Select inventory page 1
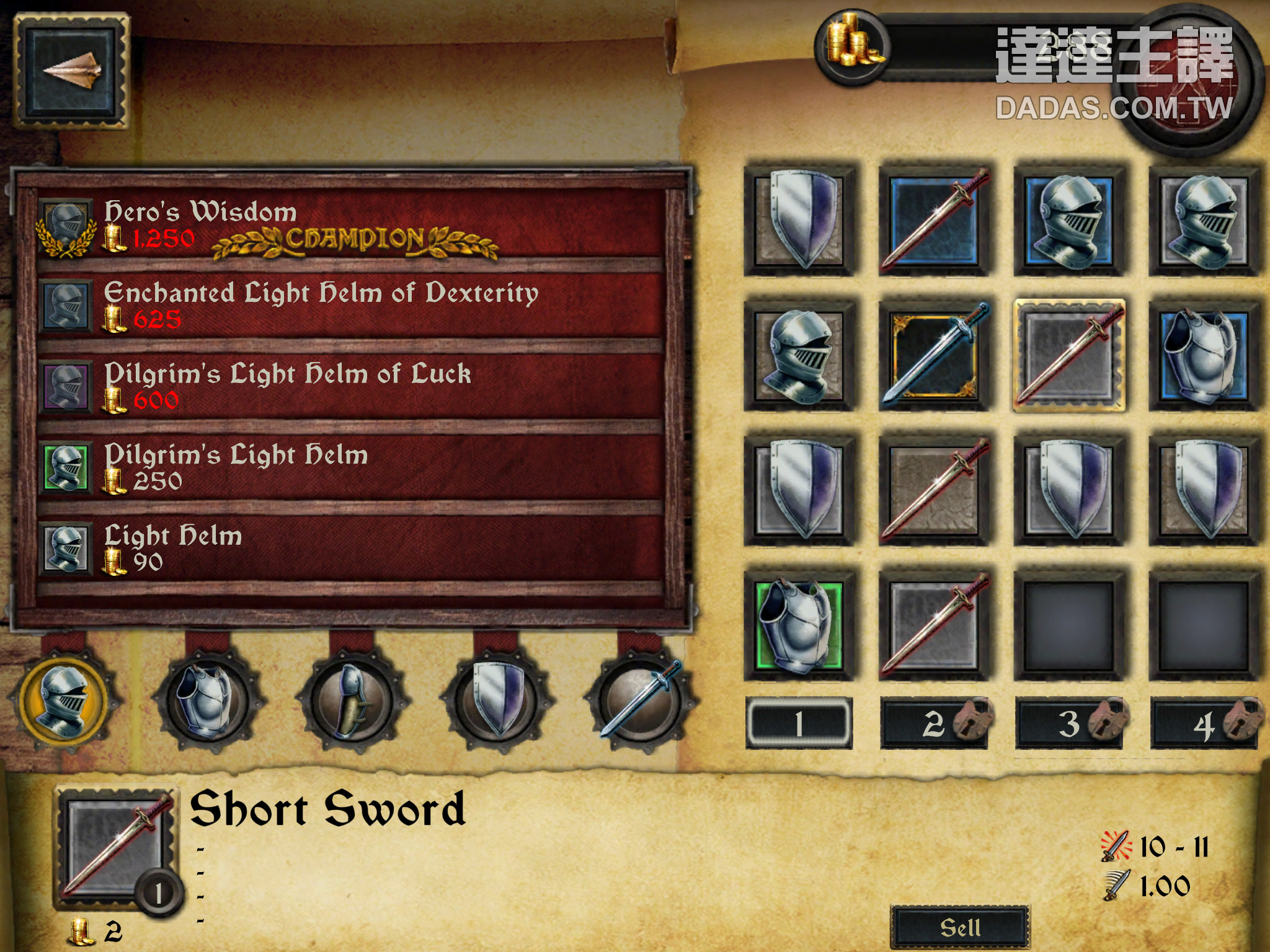 coord(799,723)
